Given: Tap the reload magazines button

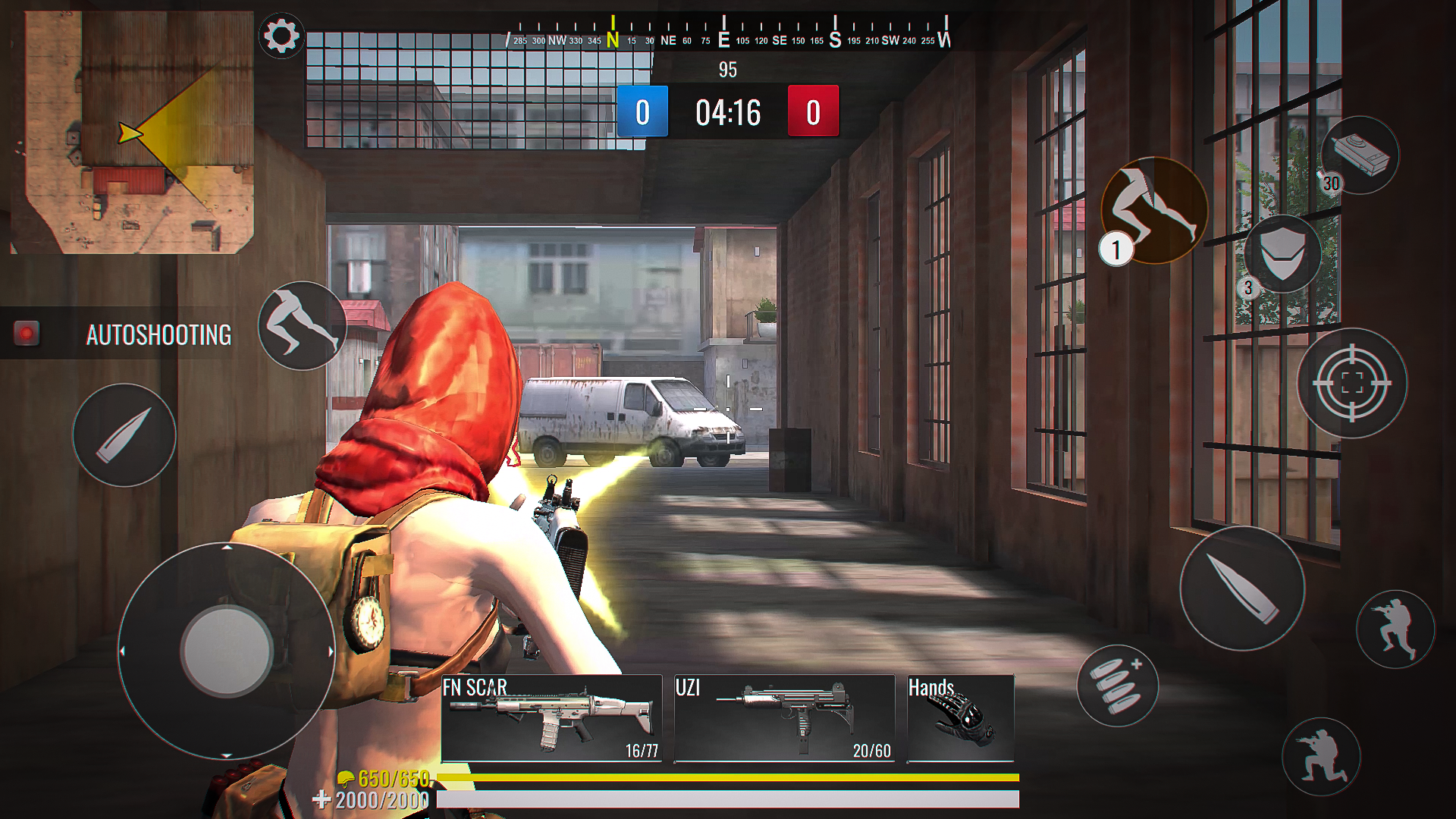Looking at the screenshot, I should [1117, 686].
